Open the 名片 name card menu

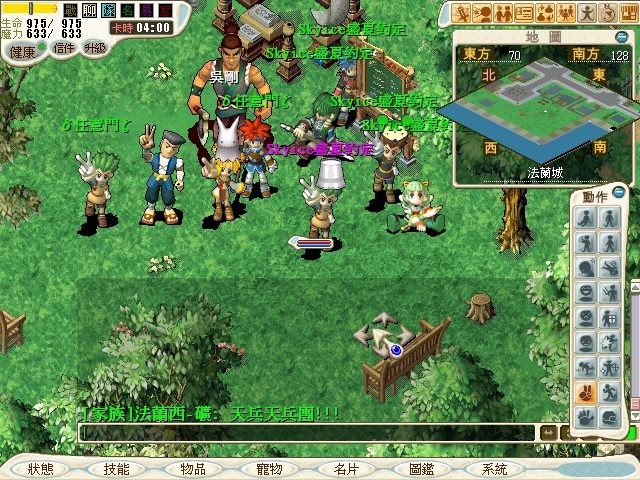click(x=345, y=469)
